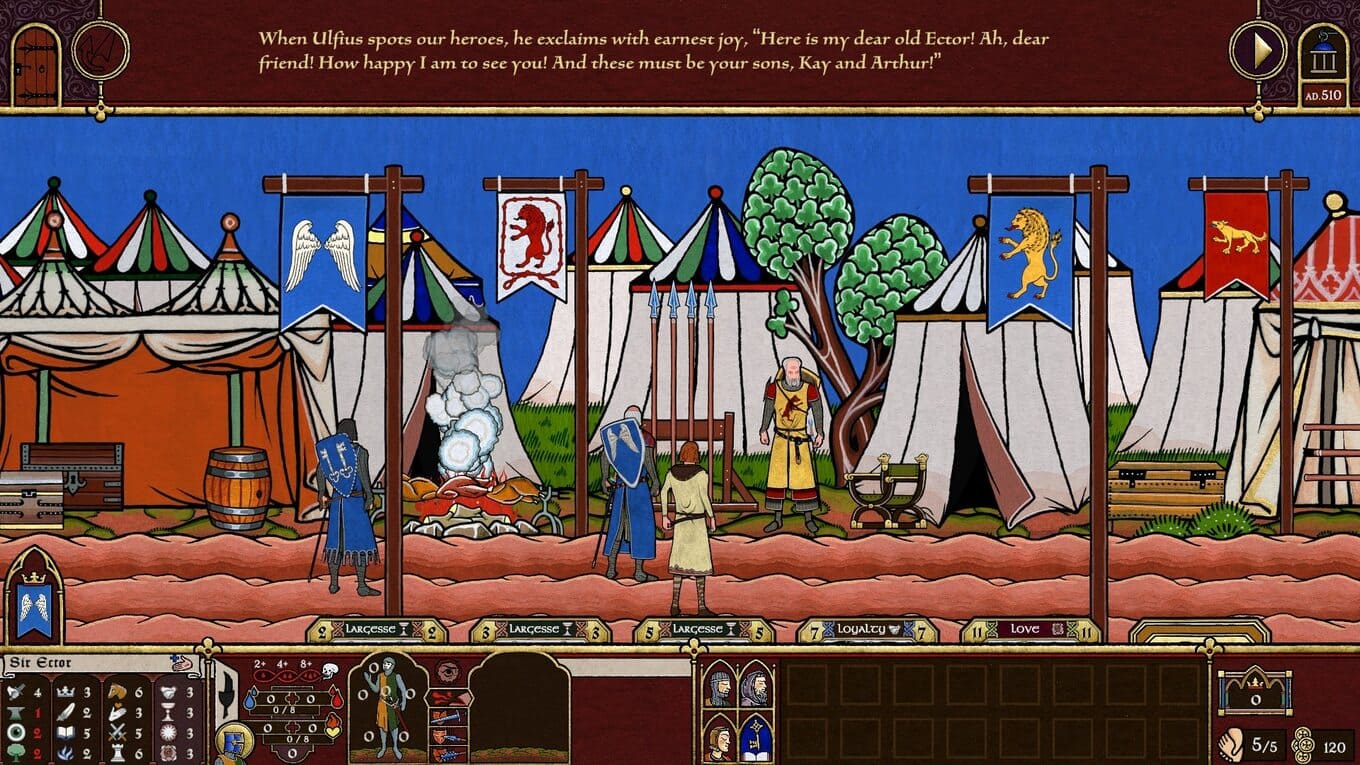Click the wooden door exit icon
Screen dimensions: 1360x765
[x=36, y=64]
